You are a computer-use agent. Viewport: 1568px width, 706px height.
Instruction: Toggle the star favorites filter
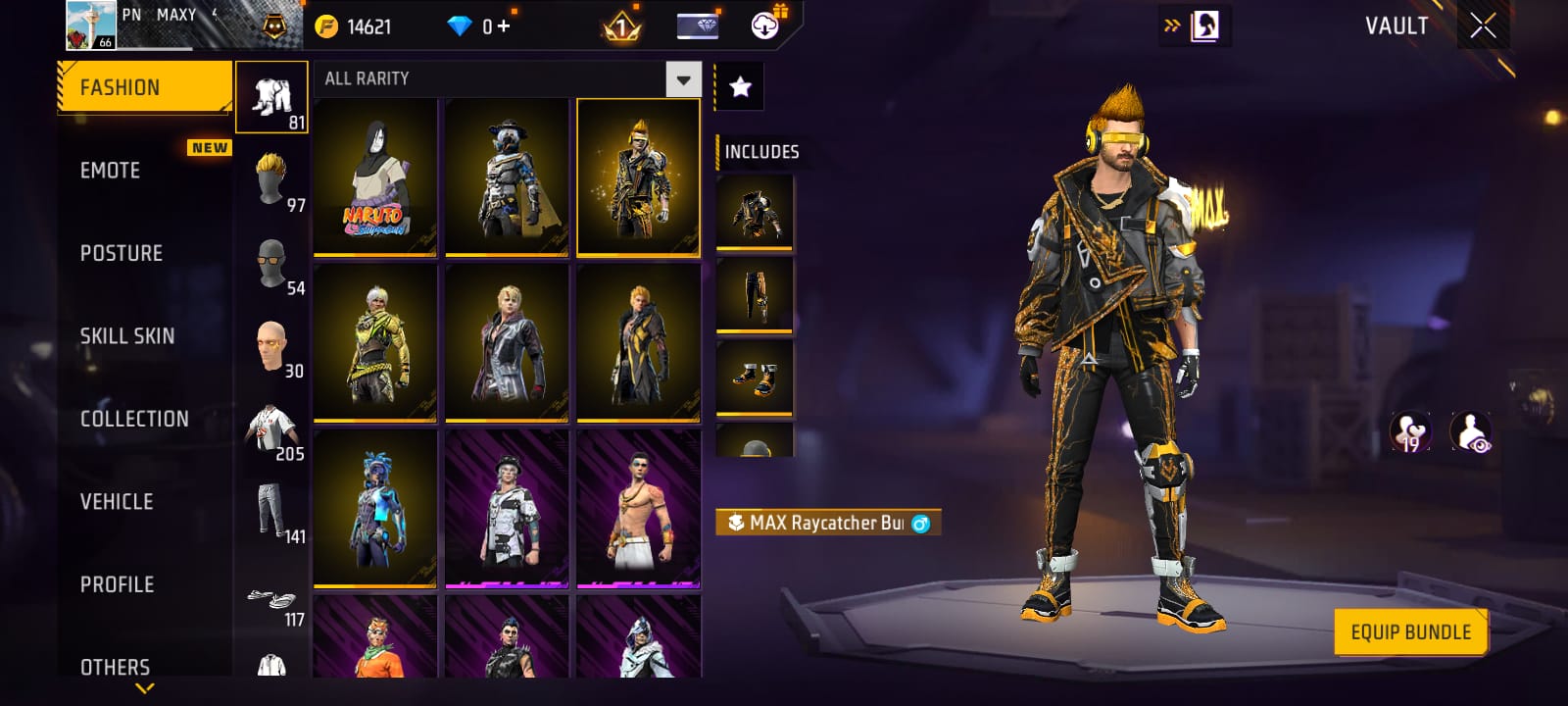(x=740, y=87)
